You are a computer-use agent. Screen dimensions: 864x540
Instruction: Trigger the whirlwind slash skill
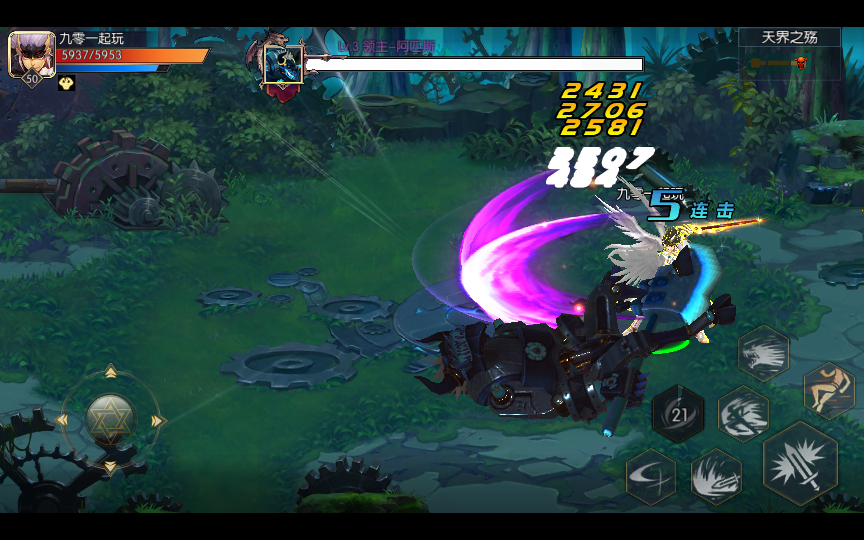[743, 413]
